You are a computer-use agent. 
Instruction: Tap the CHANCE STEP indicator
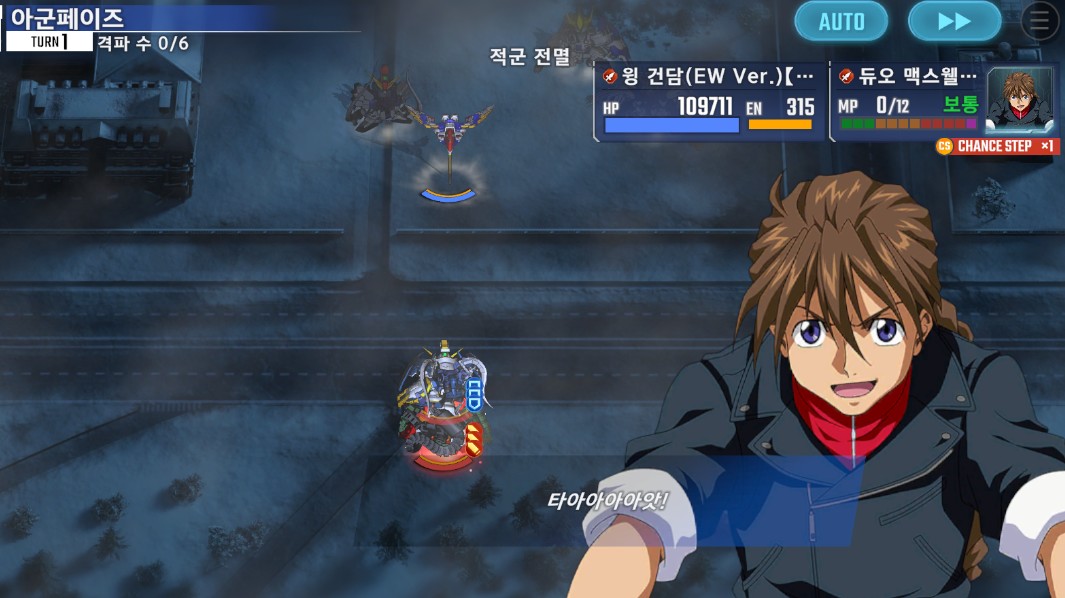tap(996, 146)
